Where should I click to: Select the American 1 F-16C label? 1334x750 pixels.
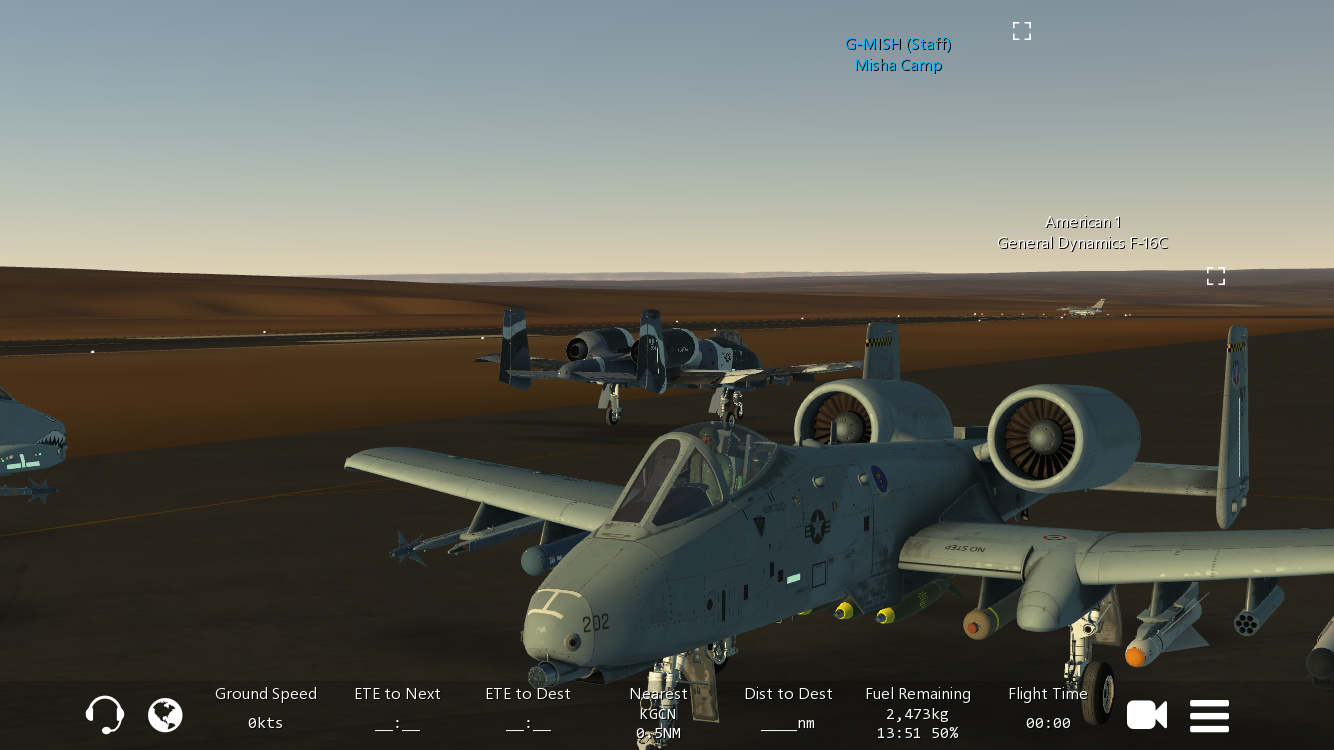1082,233
